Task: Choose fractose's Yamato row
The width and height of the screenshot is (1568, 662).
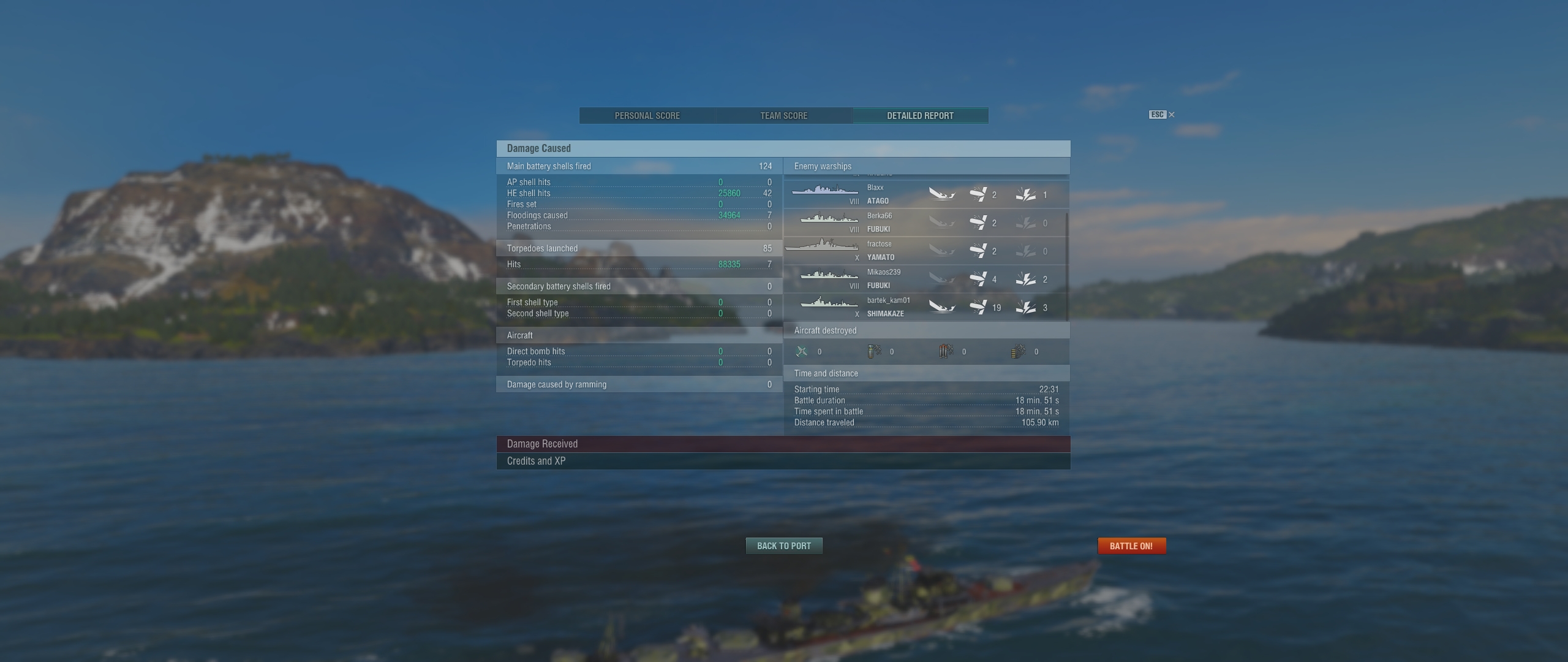Action: 924,251
